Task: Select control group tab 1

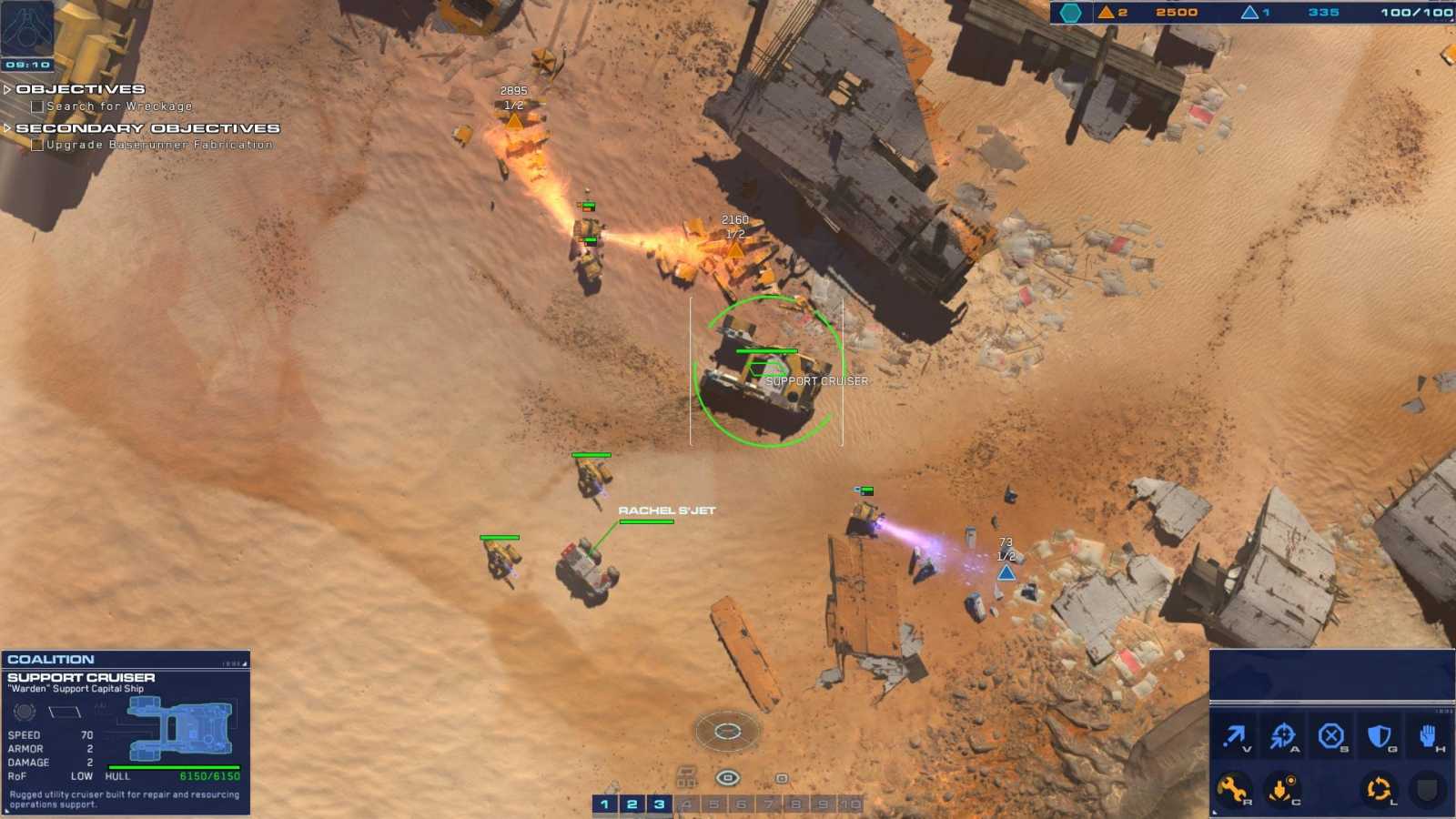Action: [604, 804]
